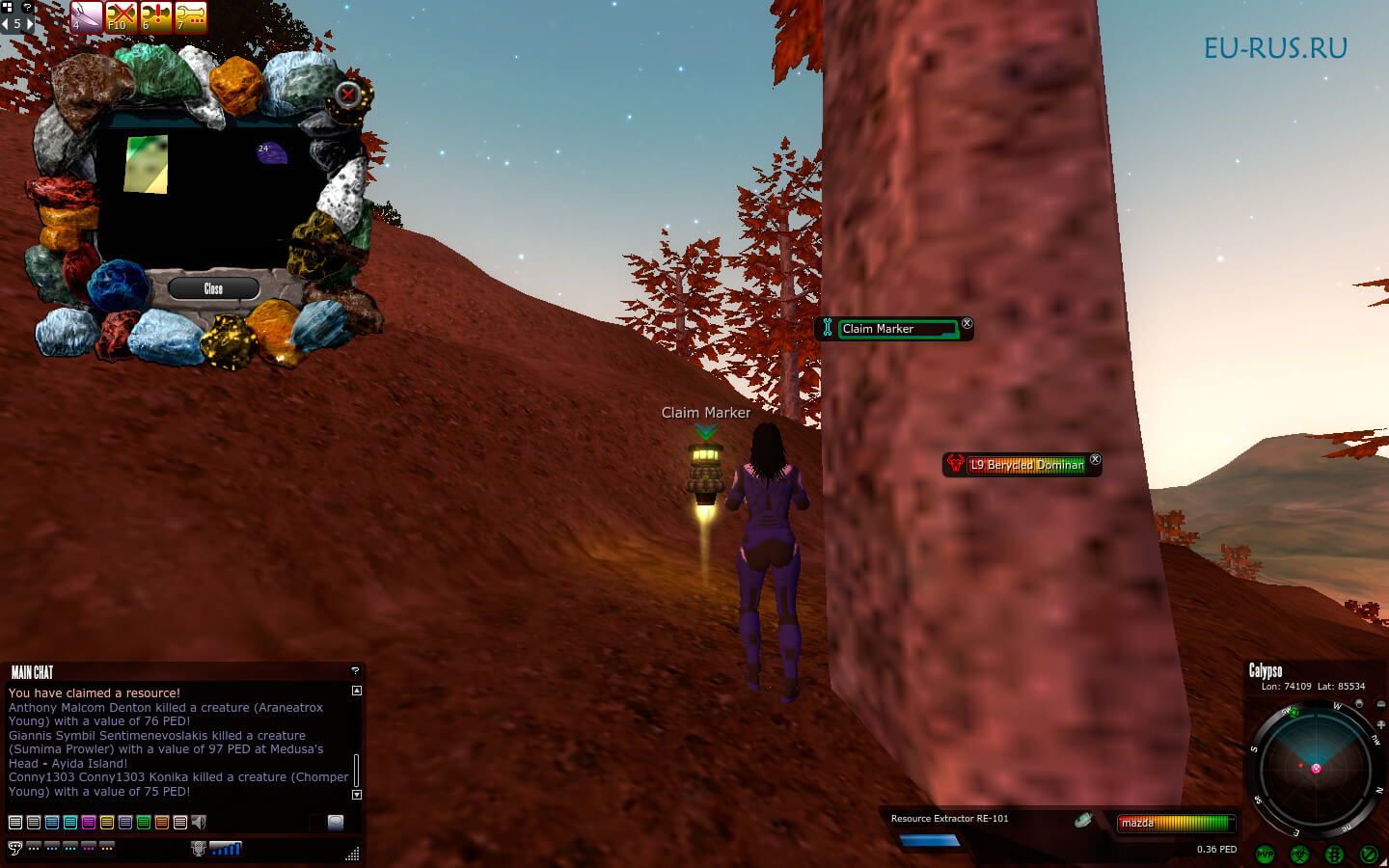Activate the crossed-wrench F10 hotbar slot
Image resolution: width=1389 pixels, height=868 pixels.
pyautogui.click(x=121, y=16)
